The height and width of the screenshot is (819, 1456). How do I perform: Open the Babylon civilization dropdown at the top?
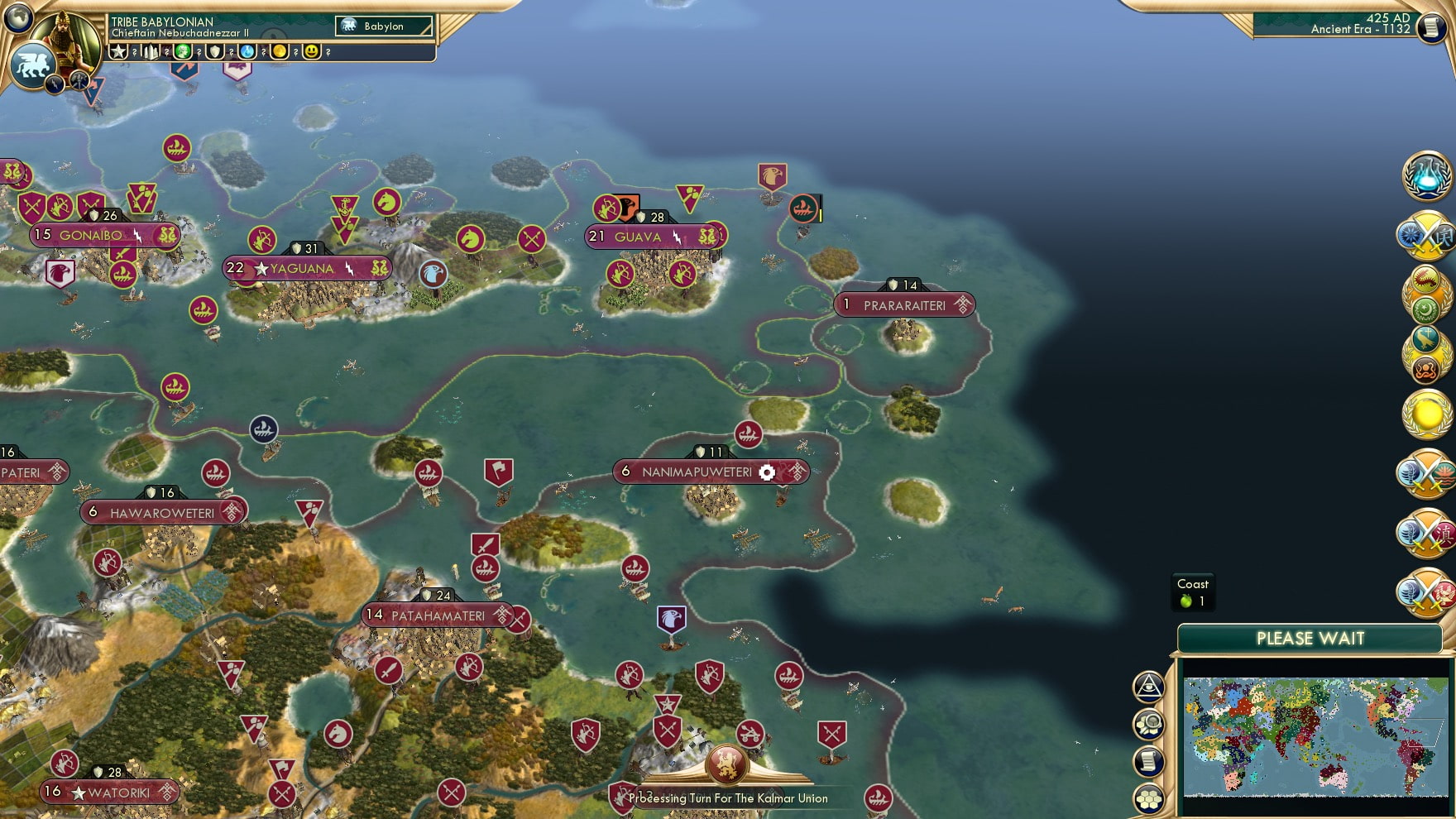pyautogui.click(x=383, y=26)
